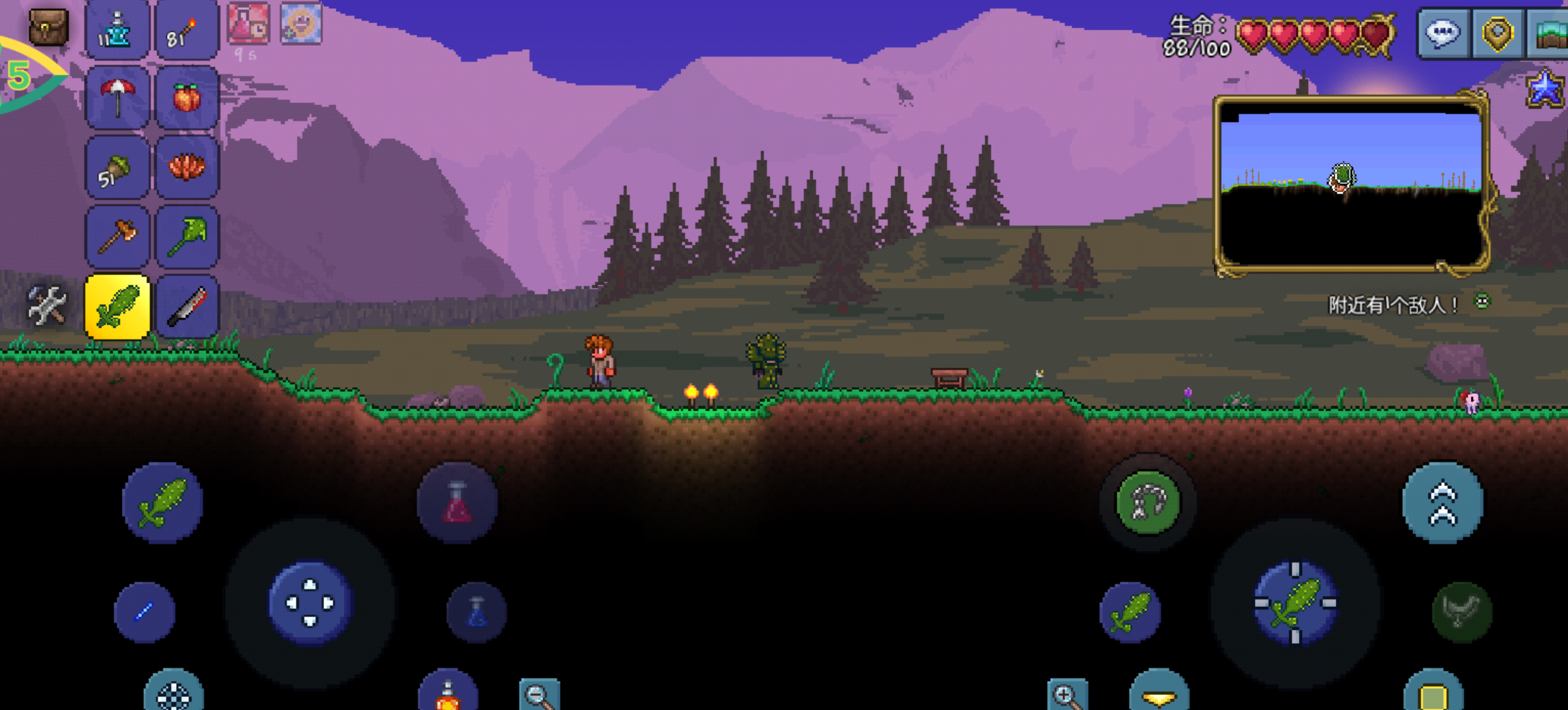This screenshot has width=1568, height=710.
Task: Click the zoom-in magnifier button
Action: [1067, 695]
